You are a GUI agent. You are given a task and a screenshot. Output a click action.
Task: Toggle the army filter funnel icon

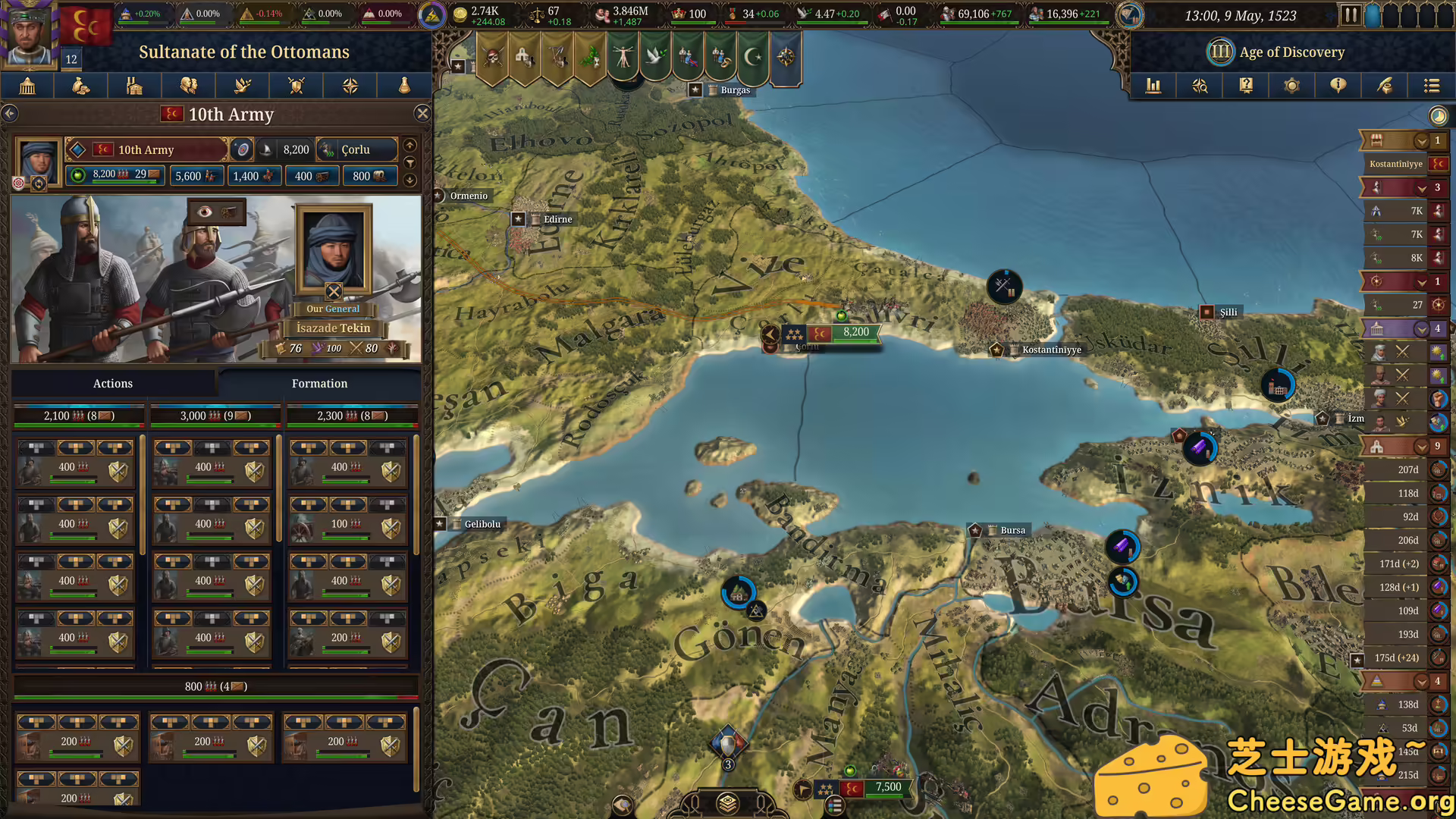[x=410, y=162]
